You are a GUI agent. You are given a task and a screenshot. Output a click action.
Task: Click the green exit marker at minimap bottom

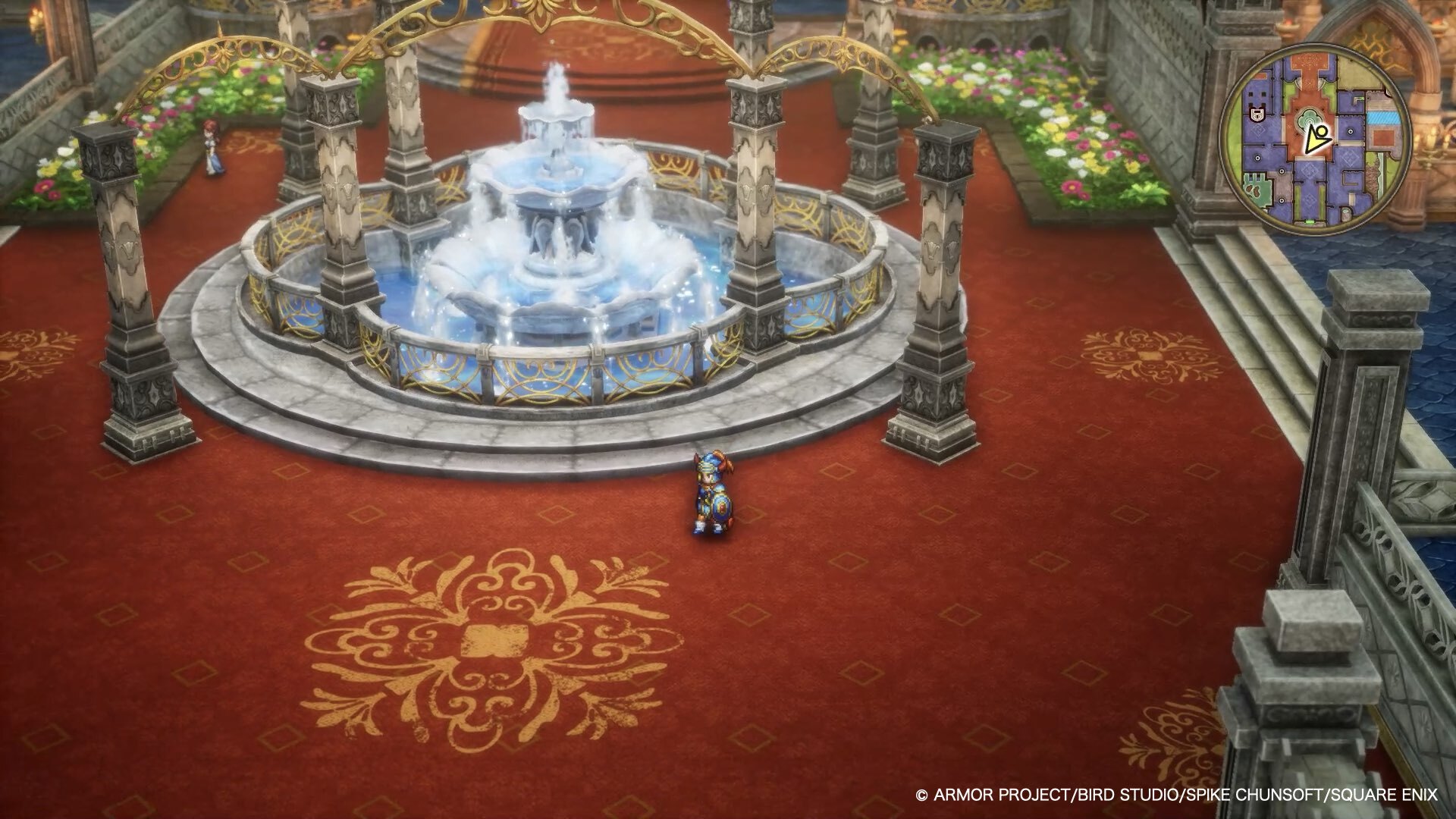pos(1309,221)
